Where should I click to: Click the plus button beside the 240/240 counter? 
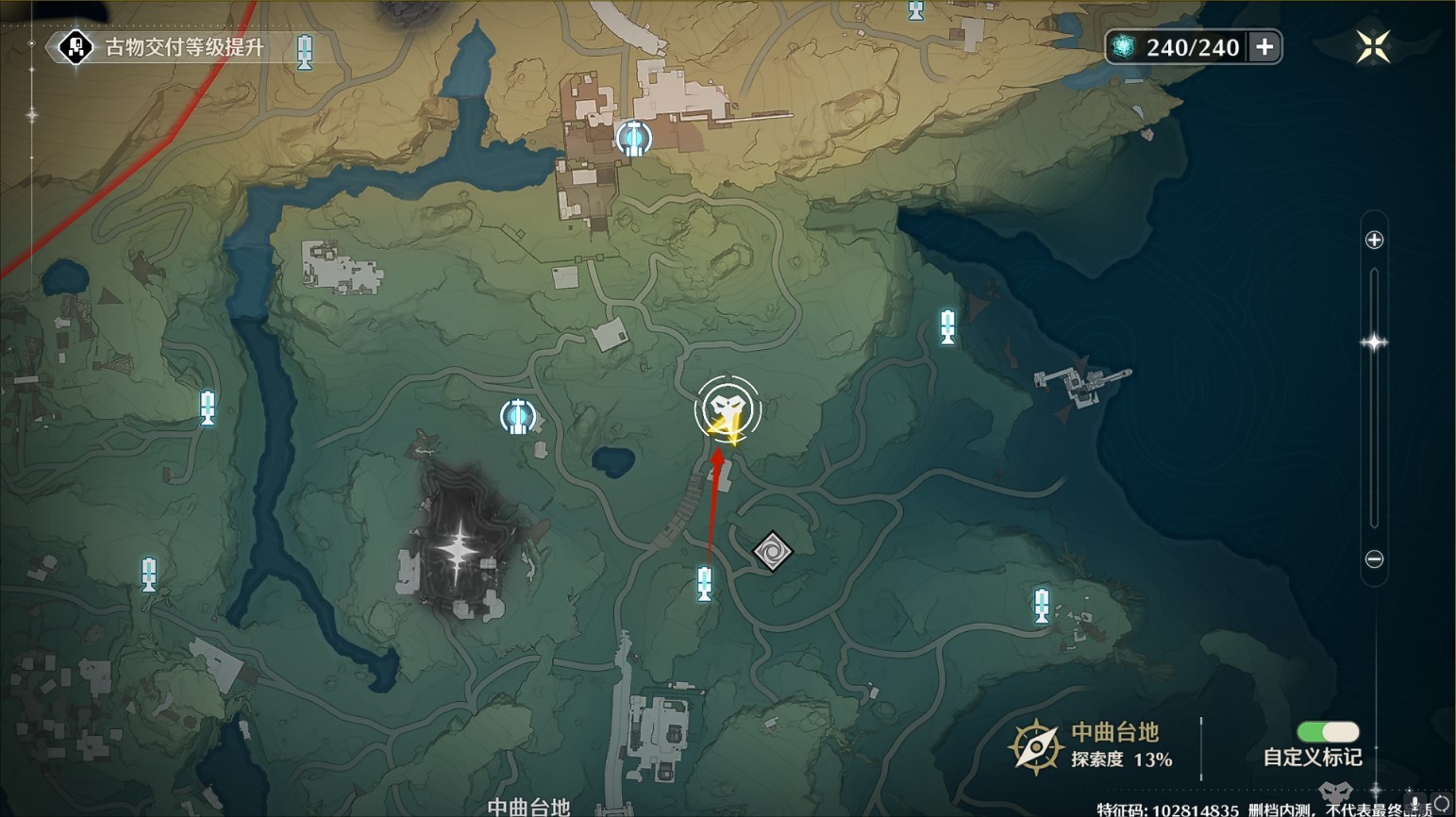[x=1264, y=47]
